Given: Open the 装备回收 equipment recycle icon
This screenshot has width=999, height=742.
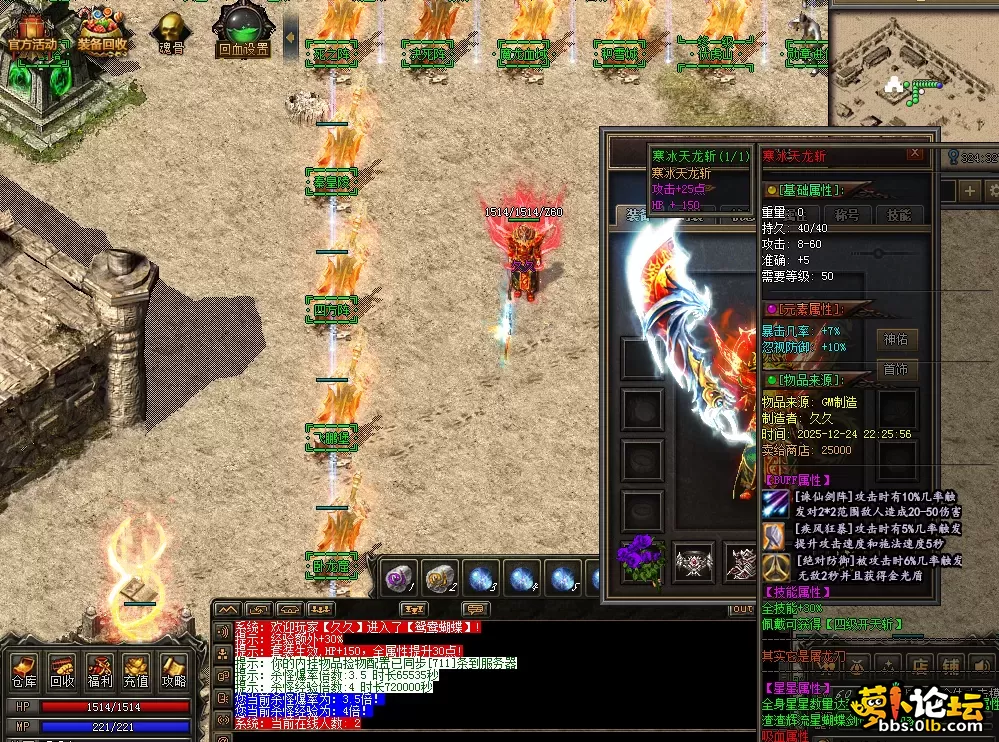Looking at the screenshot, I should [102, 30].
